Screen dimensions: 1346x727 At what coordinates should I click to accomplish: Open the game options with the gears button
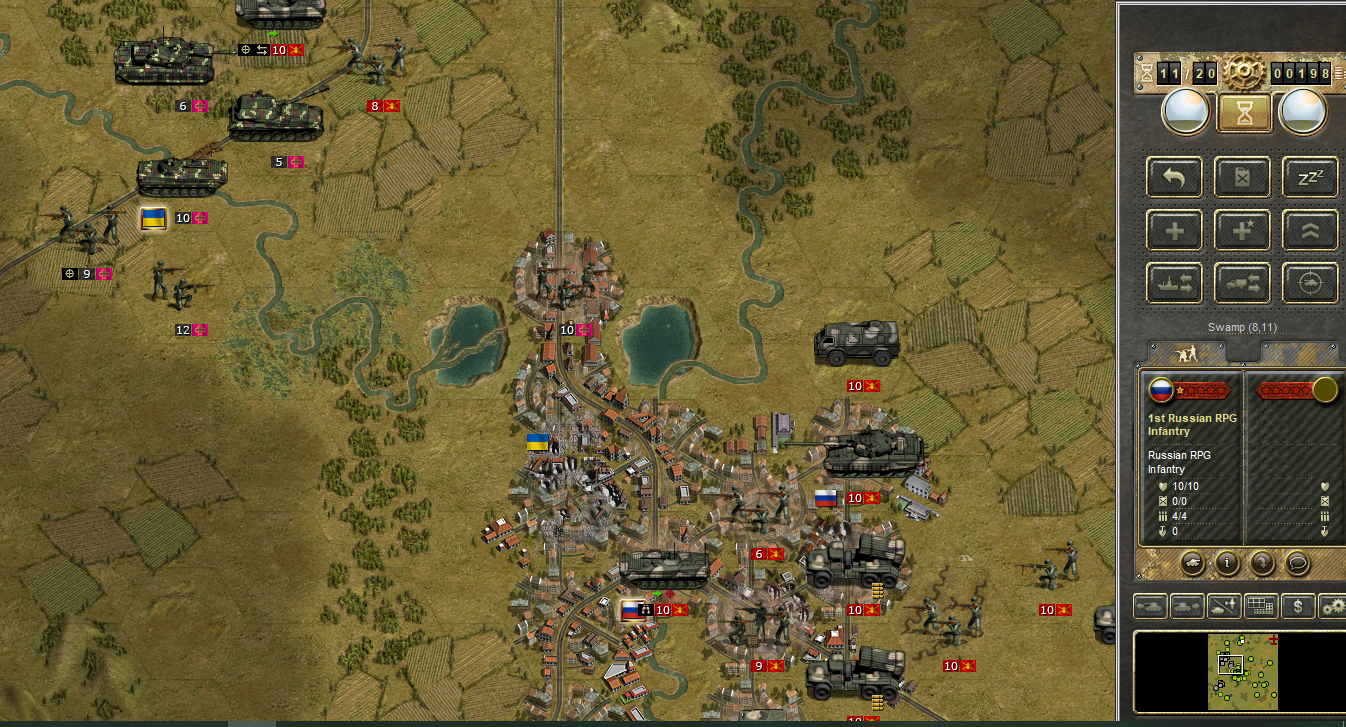[1332, 605]
